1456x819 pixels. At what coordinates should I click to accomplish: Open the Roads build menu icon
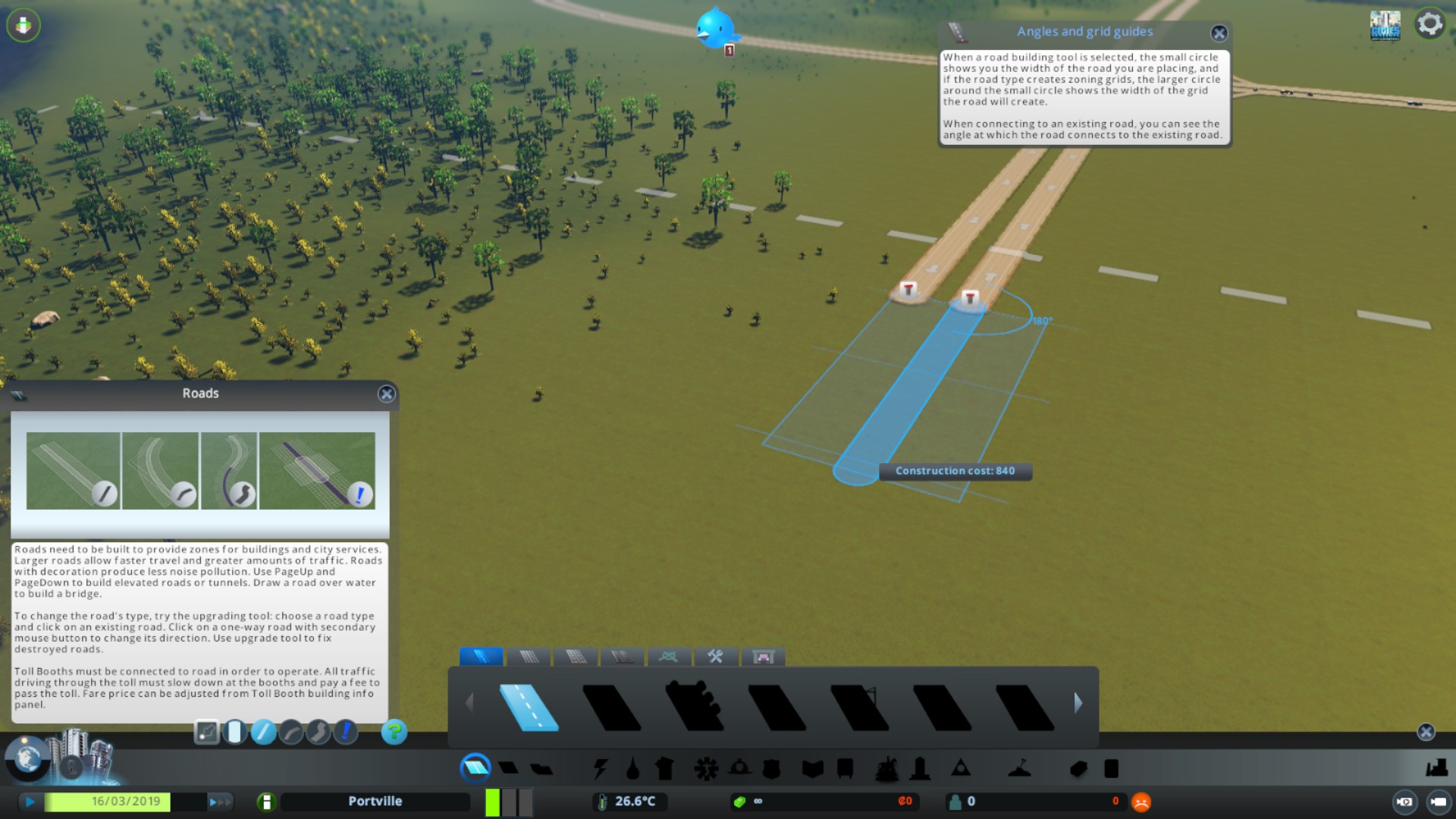point(475,768)
